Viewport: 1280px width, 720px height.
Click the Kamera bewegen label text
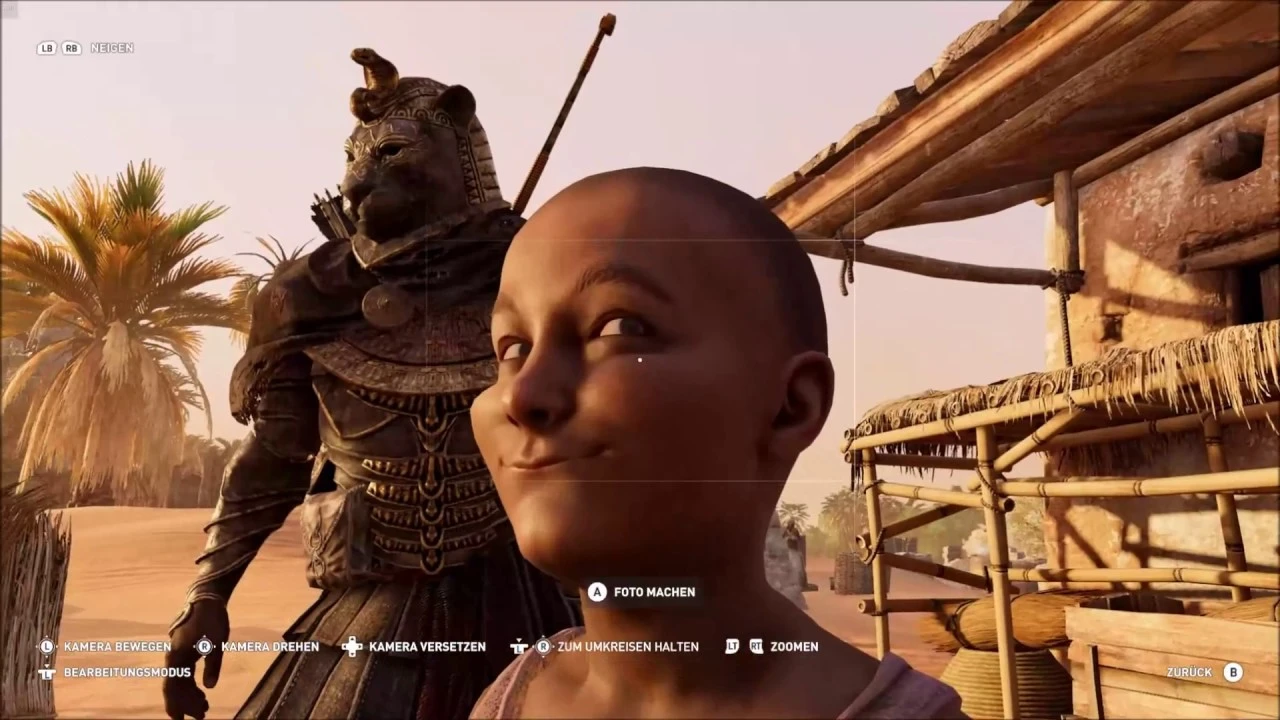pyautogui.click(x=117, y=647)
